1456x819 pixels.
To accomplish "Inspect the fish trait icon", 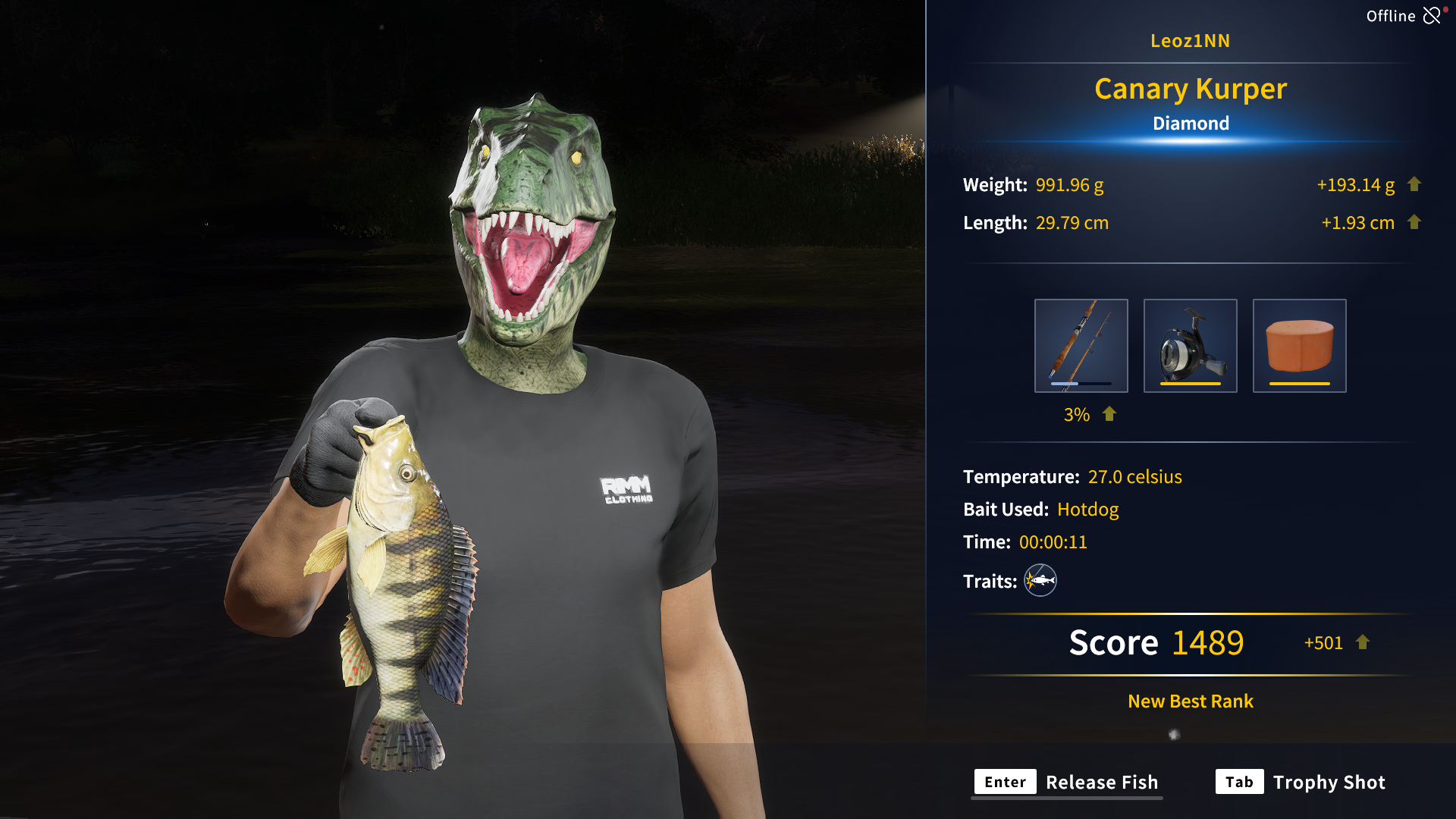I will (x=1040, y=581).
